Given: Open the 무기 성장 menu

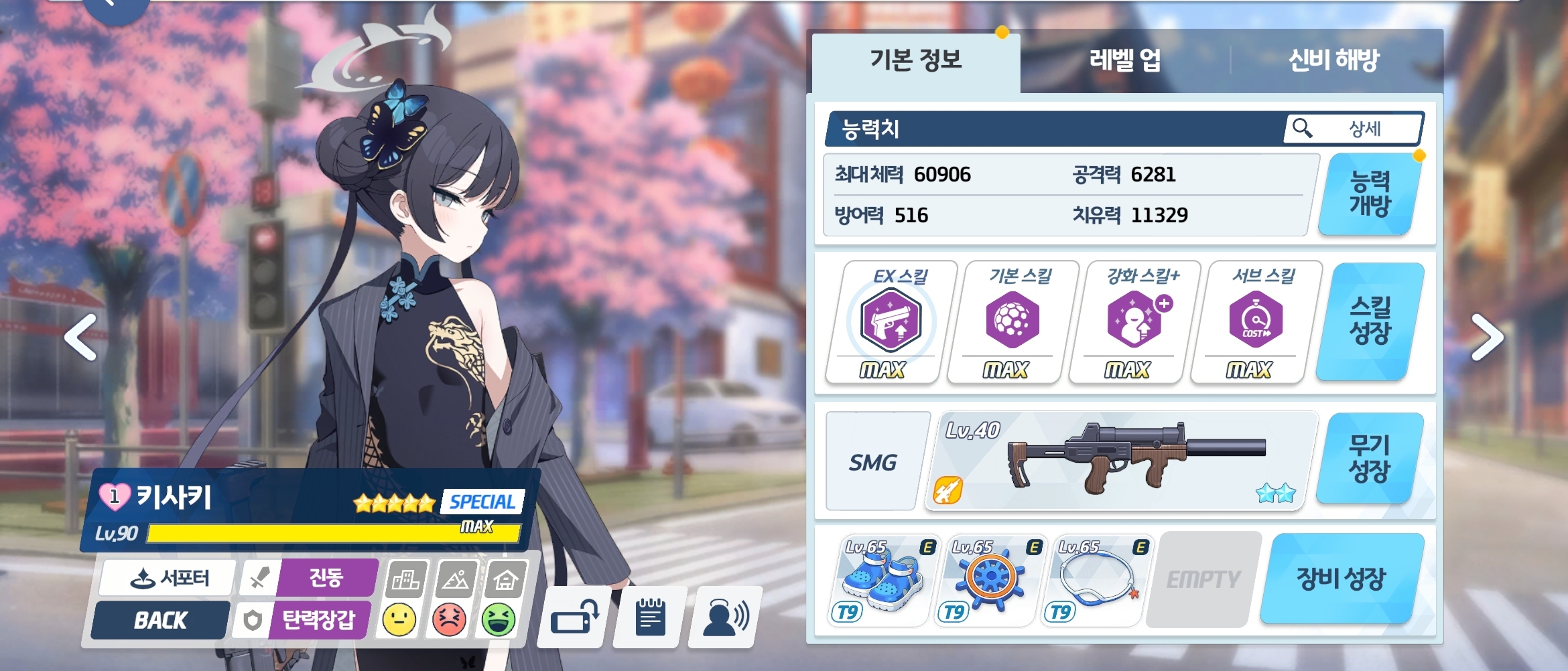Looking at the screenshot, I should (1370, 458).
